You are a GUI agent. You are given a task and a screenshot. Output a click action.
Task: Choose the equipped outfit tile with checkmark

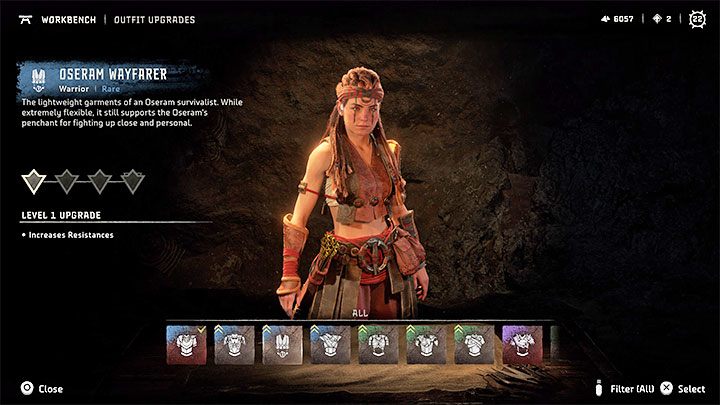coord(185,344)
